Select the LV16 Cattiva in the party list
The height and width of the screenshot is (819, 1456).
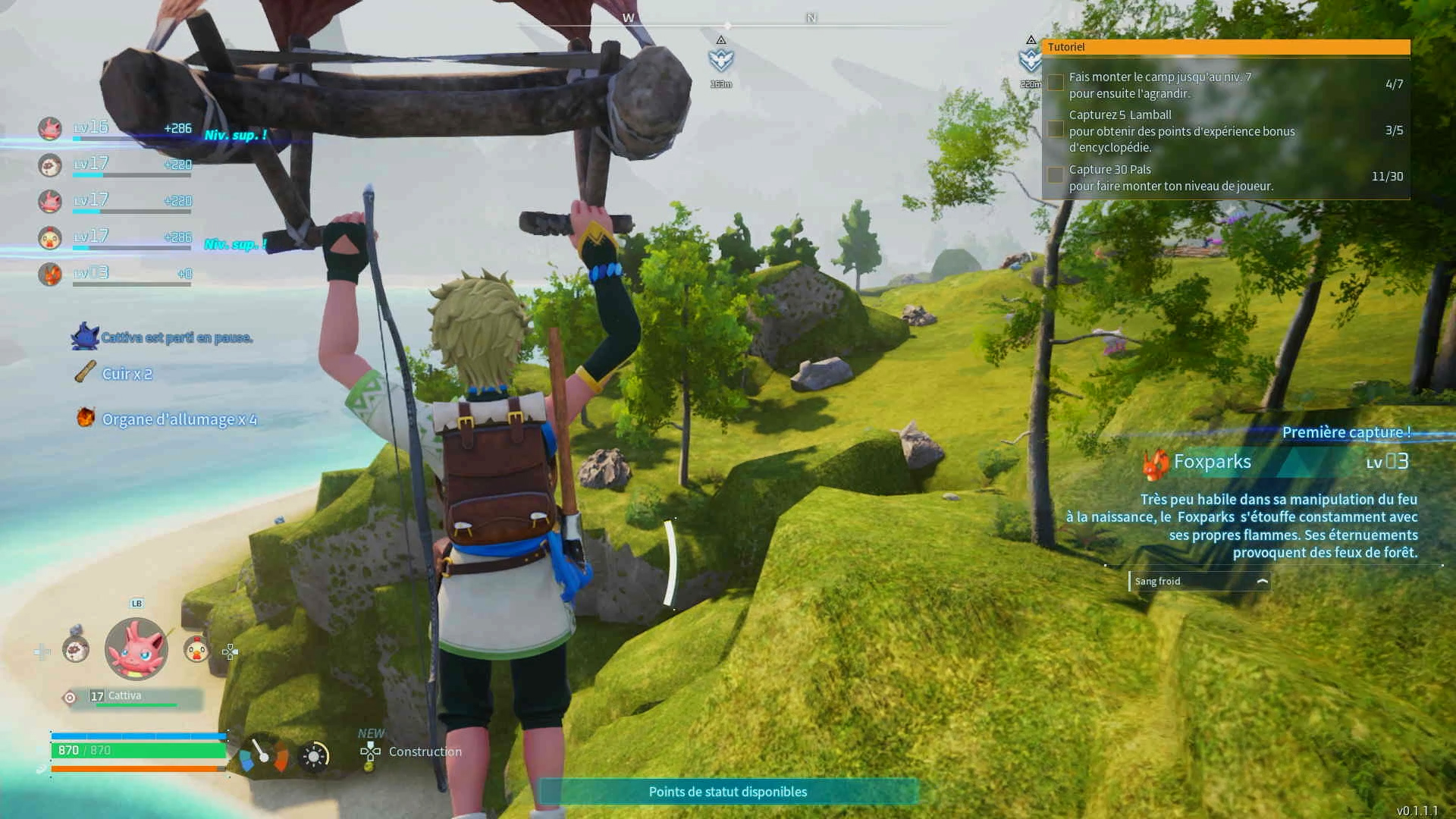[x=50, y=128]
